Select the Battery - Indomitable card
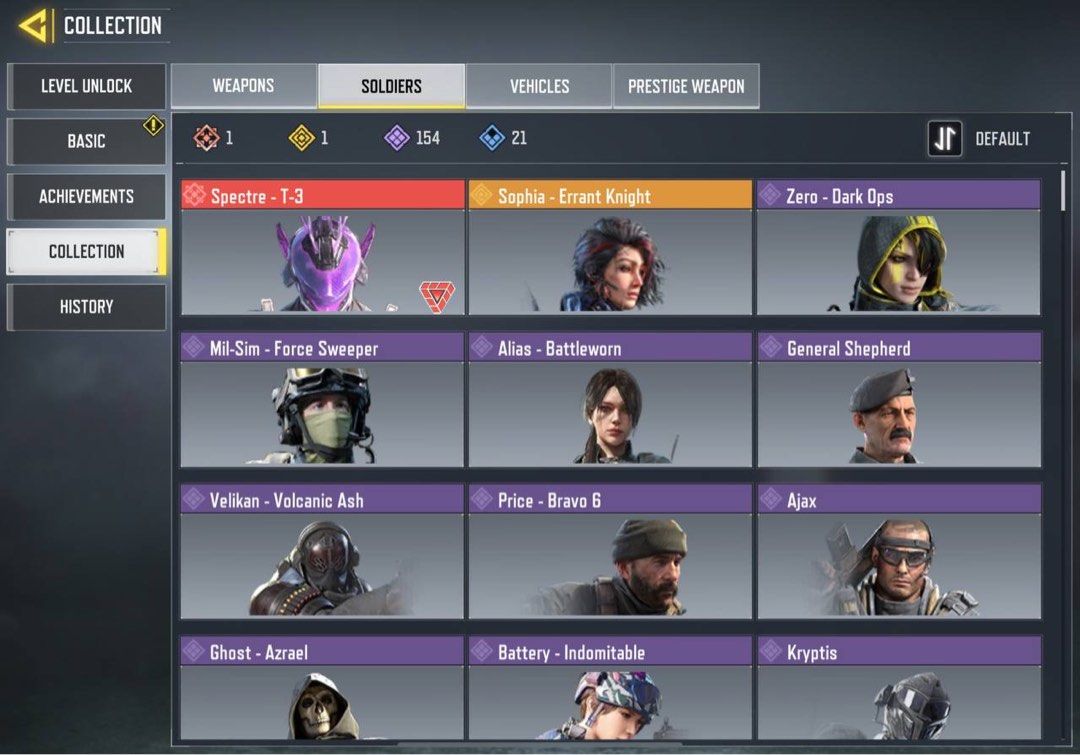1080x755 pixels. (610, 690)
